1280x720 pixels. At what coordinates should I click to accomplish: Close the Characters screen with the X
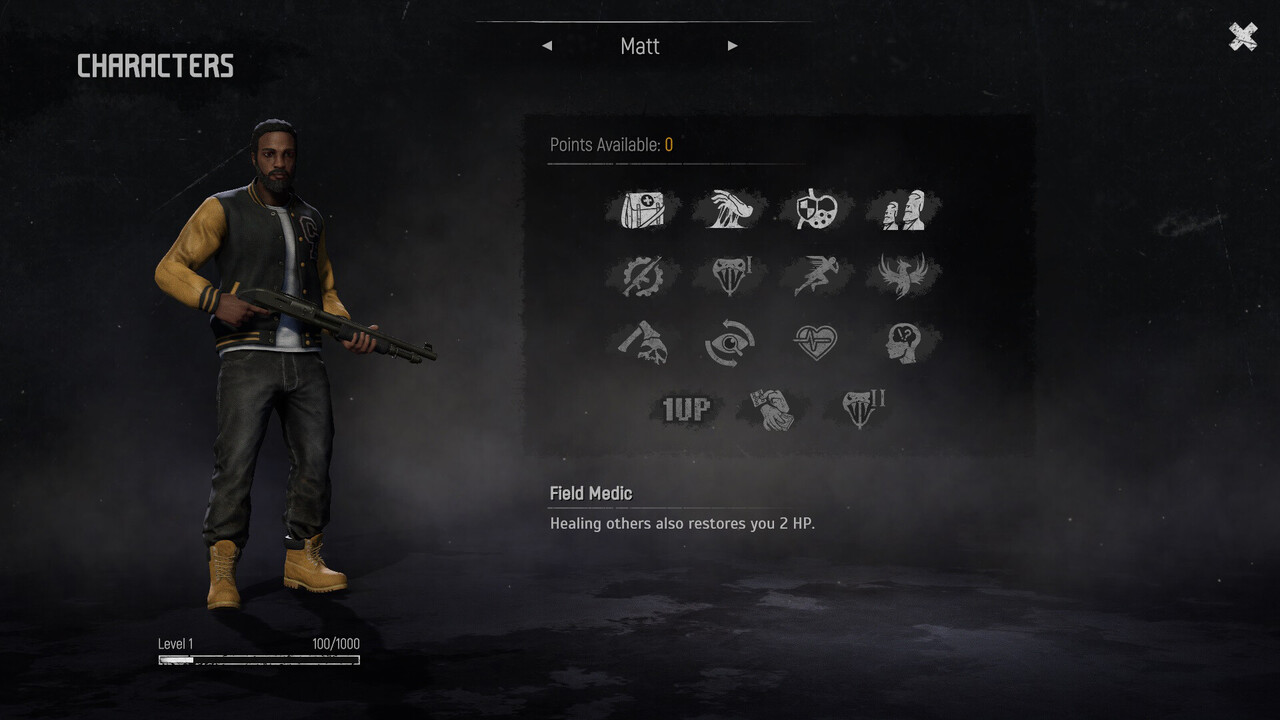click(x=1243, y=37)
